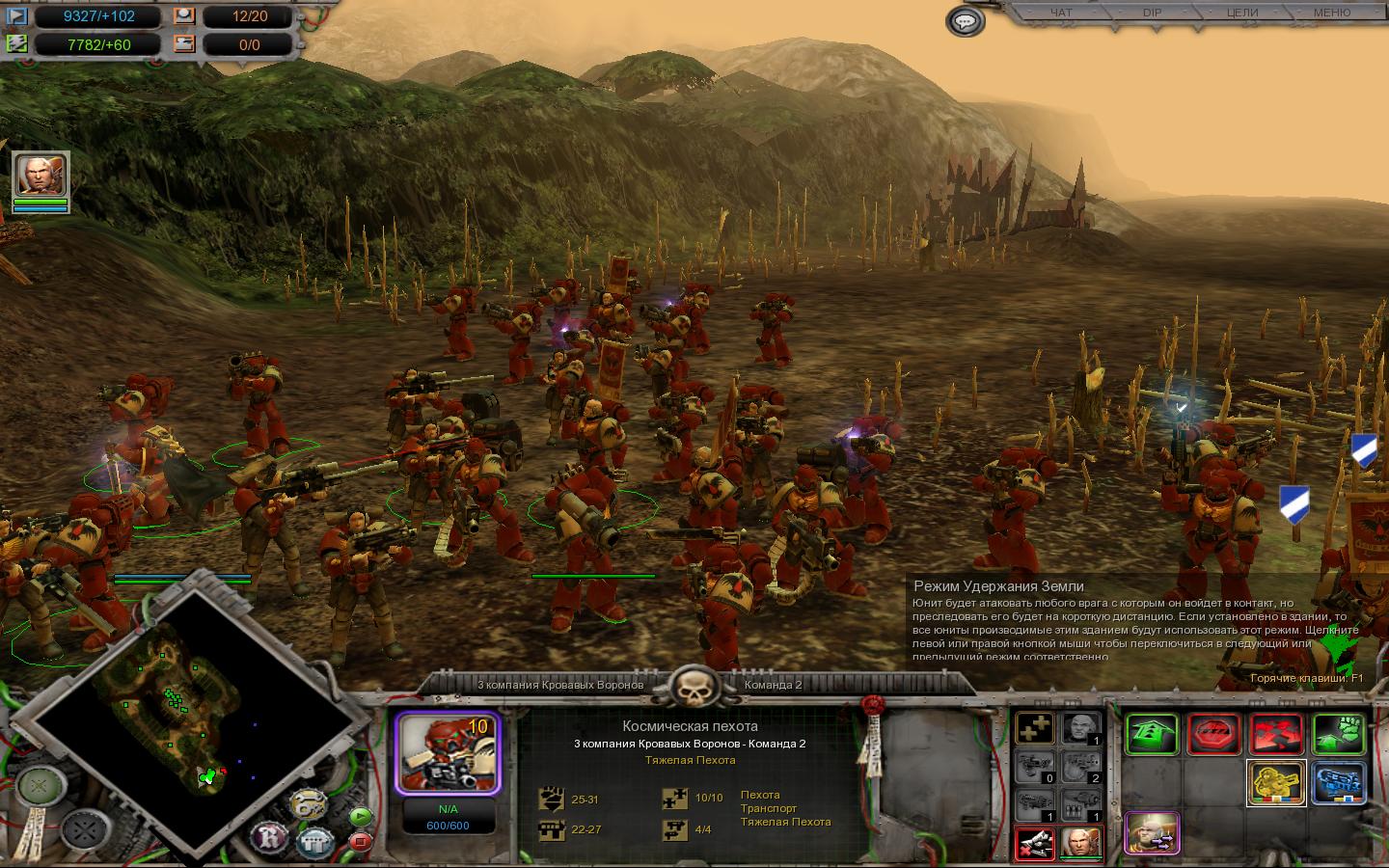The width and height of the screenshot is (1389, 868).
Task: Click the round purple R button
Action: click(269, 835)
